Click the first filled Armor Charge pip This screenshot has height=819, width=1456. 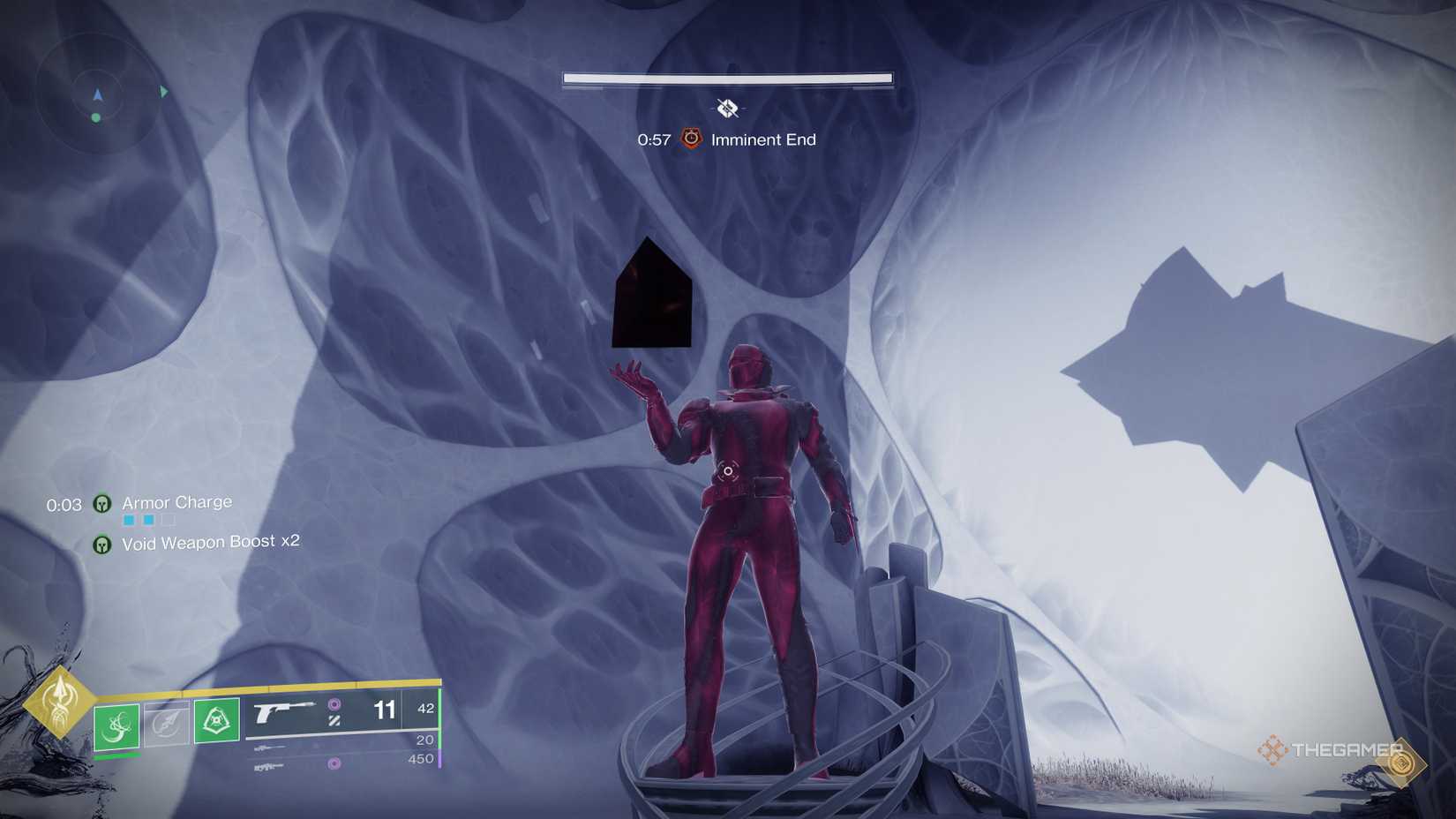tap(129, 520)
